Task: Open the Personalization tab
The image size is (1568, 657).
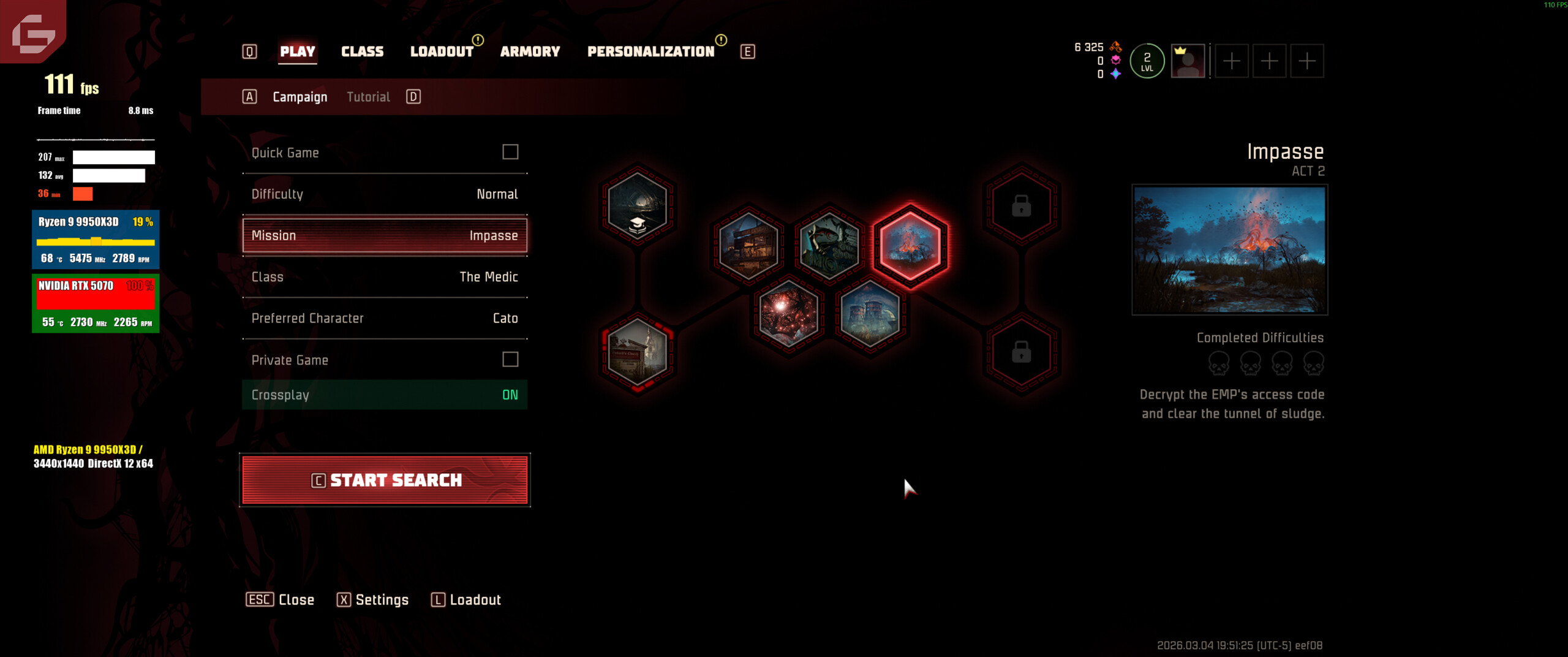Action: tap(650, 51)
